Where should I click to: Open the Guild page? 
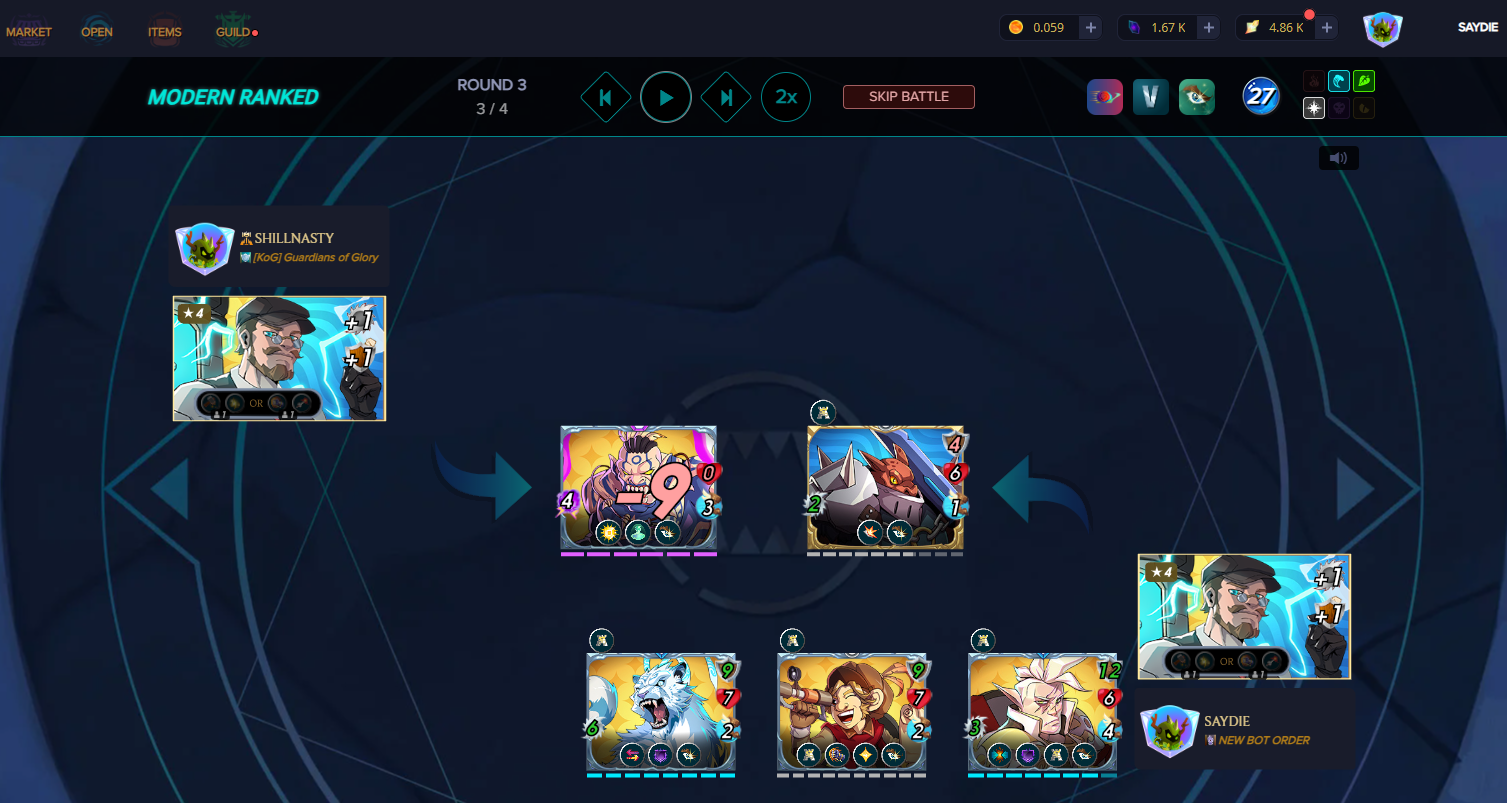(233, 31)
